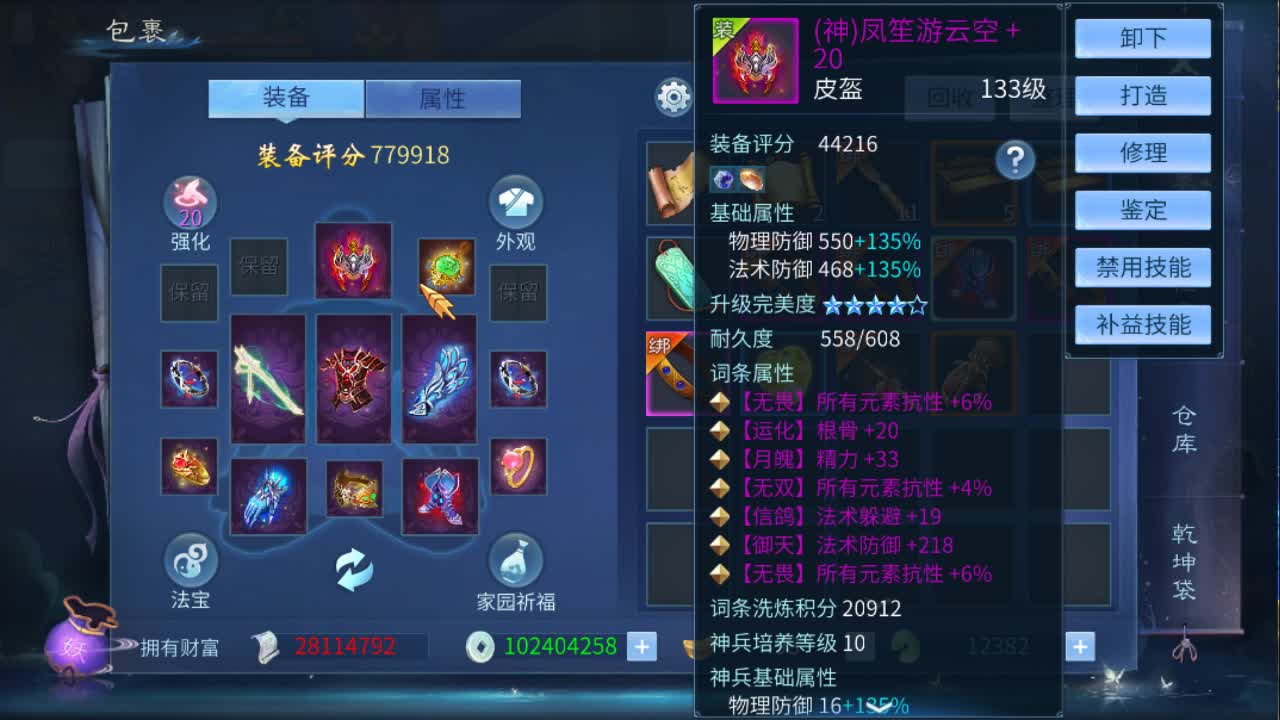1280x720 pixels.
Task: Open the settings gear icon
Action: pos(673,97)
